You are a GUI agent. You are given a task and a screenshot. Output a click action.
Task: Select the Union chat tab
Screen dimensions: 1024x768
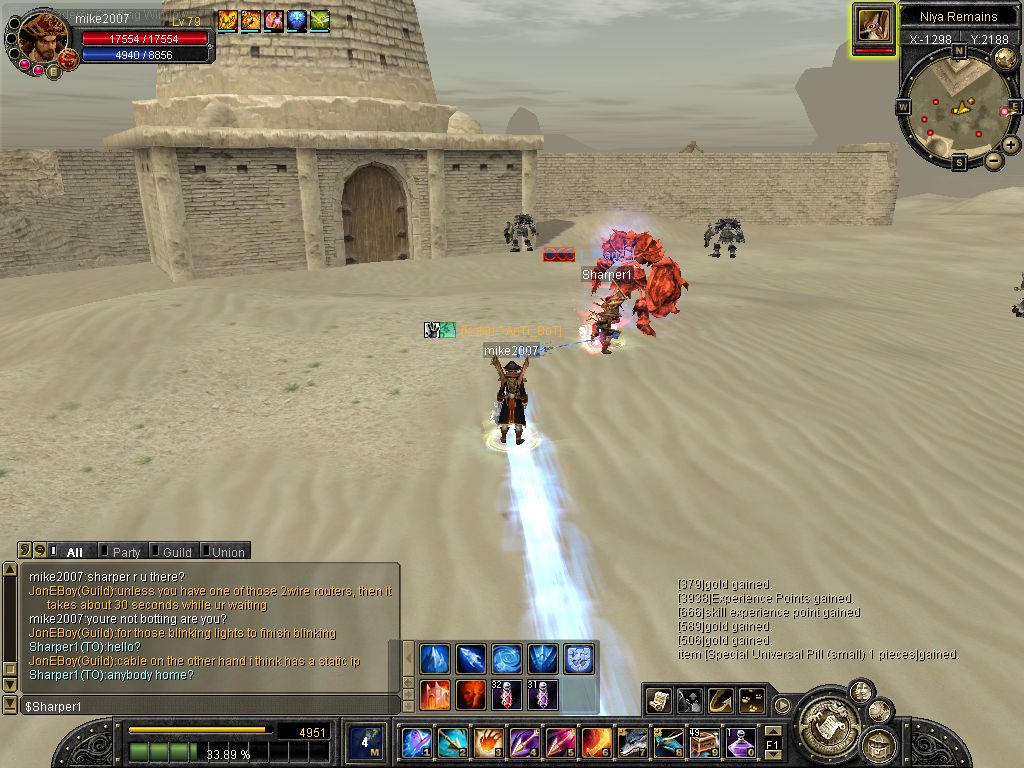point(227,552)
